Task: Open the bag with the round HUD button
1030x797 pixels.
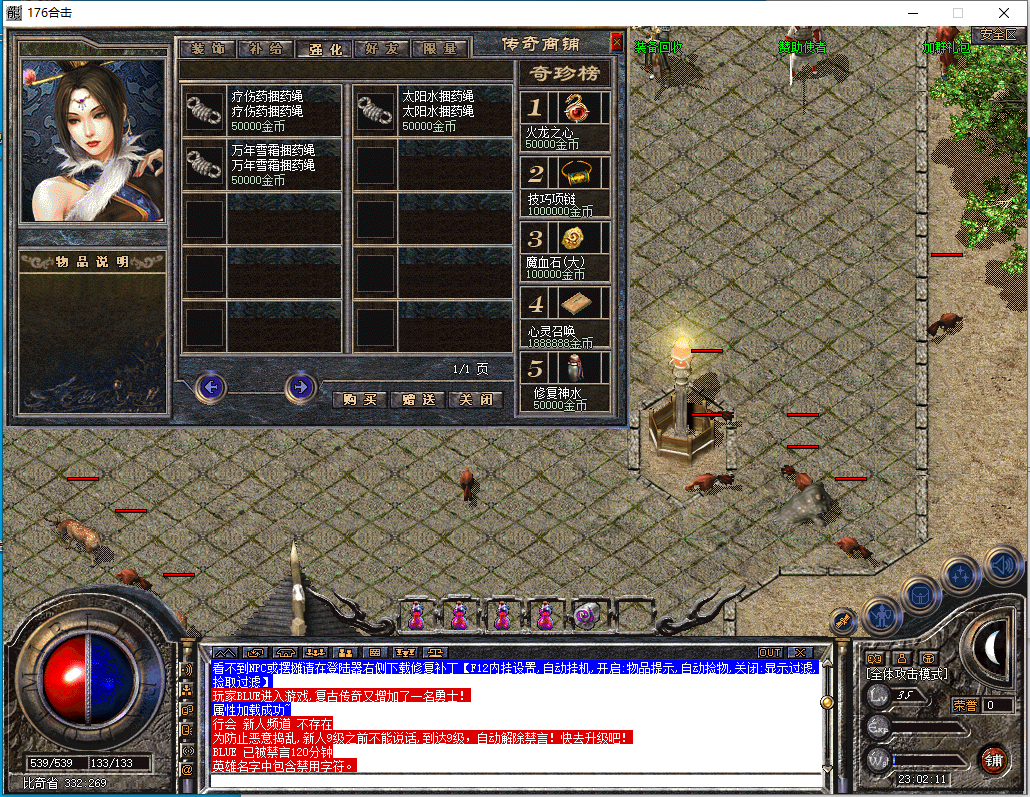Action: tap(920, 594)
